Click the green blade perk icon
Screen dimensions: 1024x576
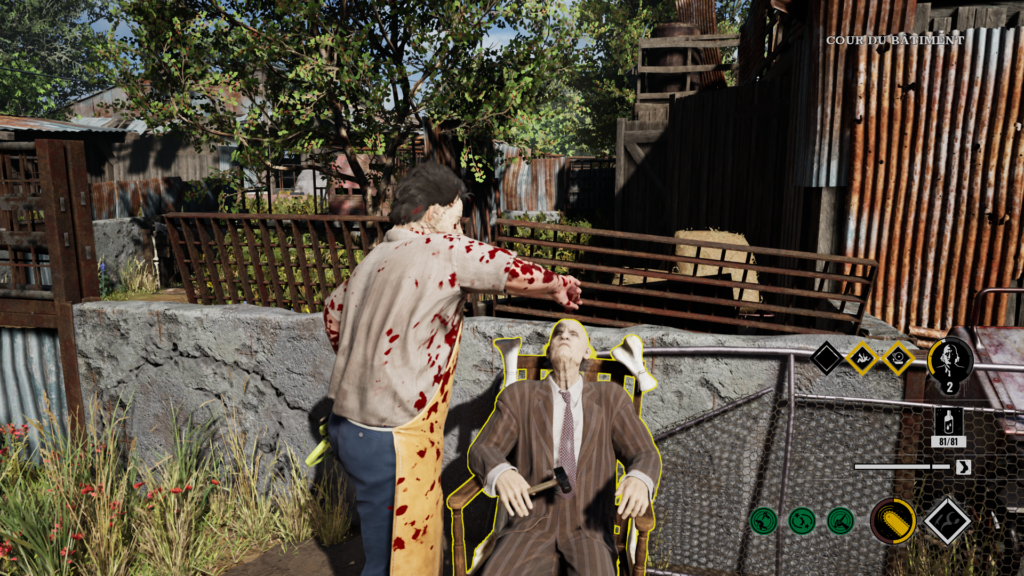coord(840,520)
